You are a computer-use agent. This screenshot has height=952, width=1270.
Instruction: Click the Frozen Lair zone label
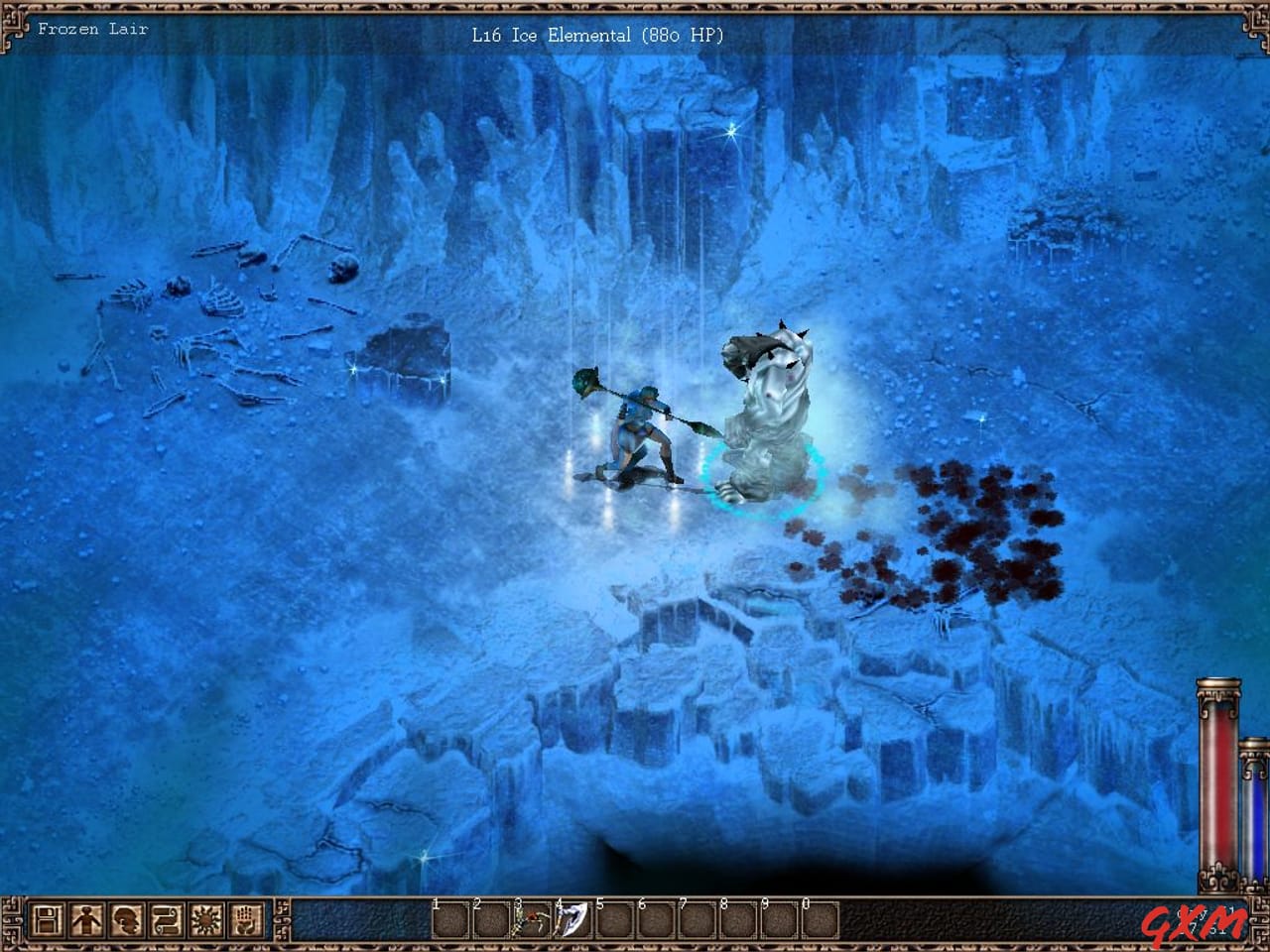92,29
